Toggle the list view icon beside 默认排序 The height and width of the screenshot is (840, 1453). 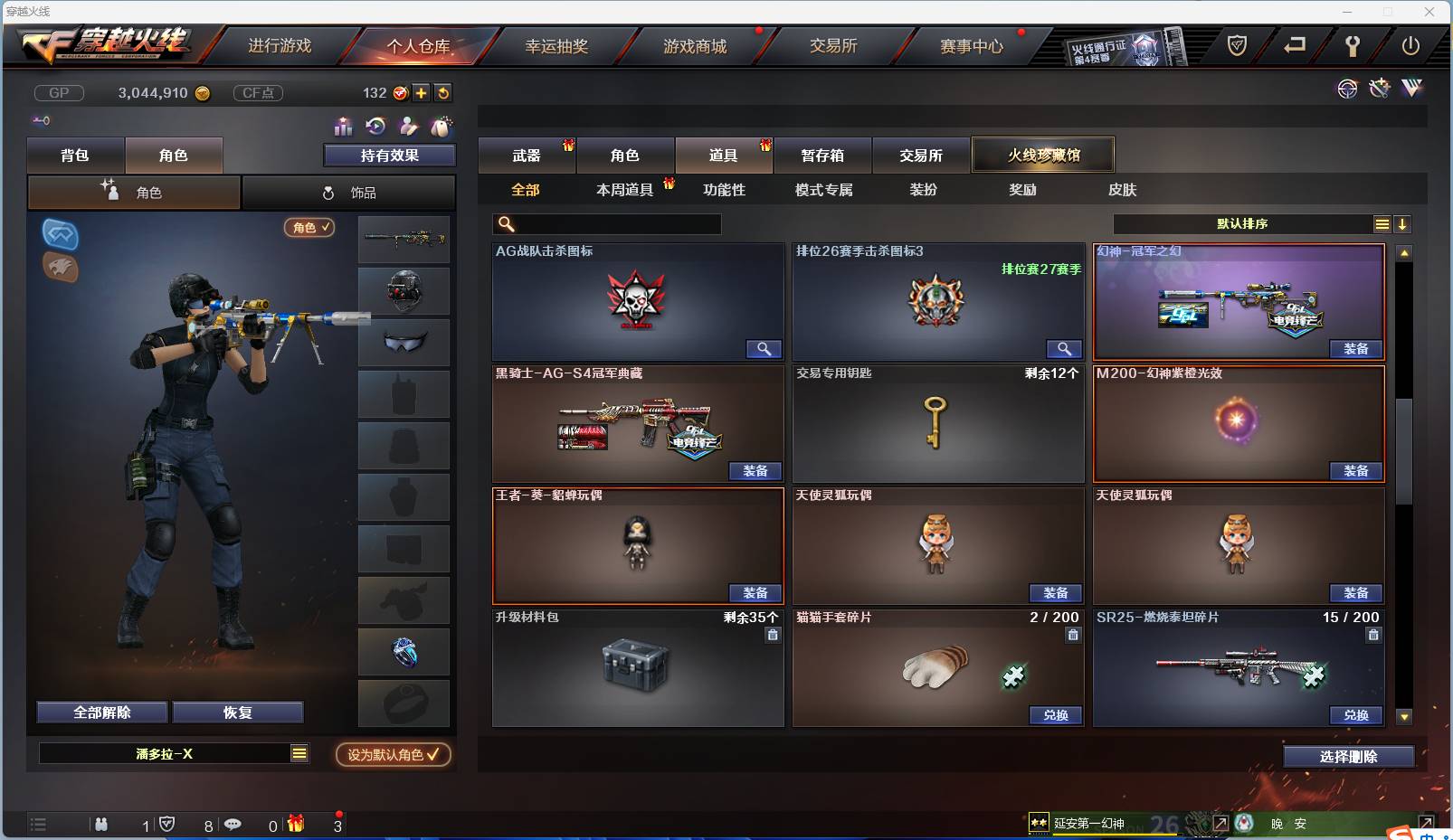pyautogui.click(x=1383, y=223)
